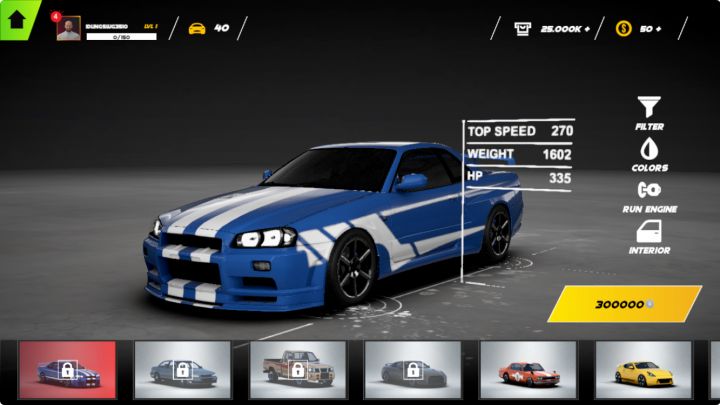720x405 pixels.
Task: Buy the car for 300000
Action: 624,304
